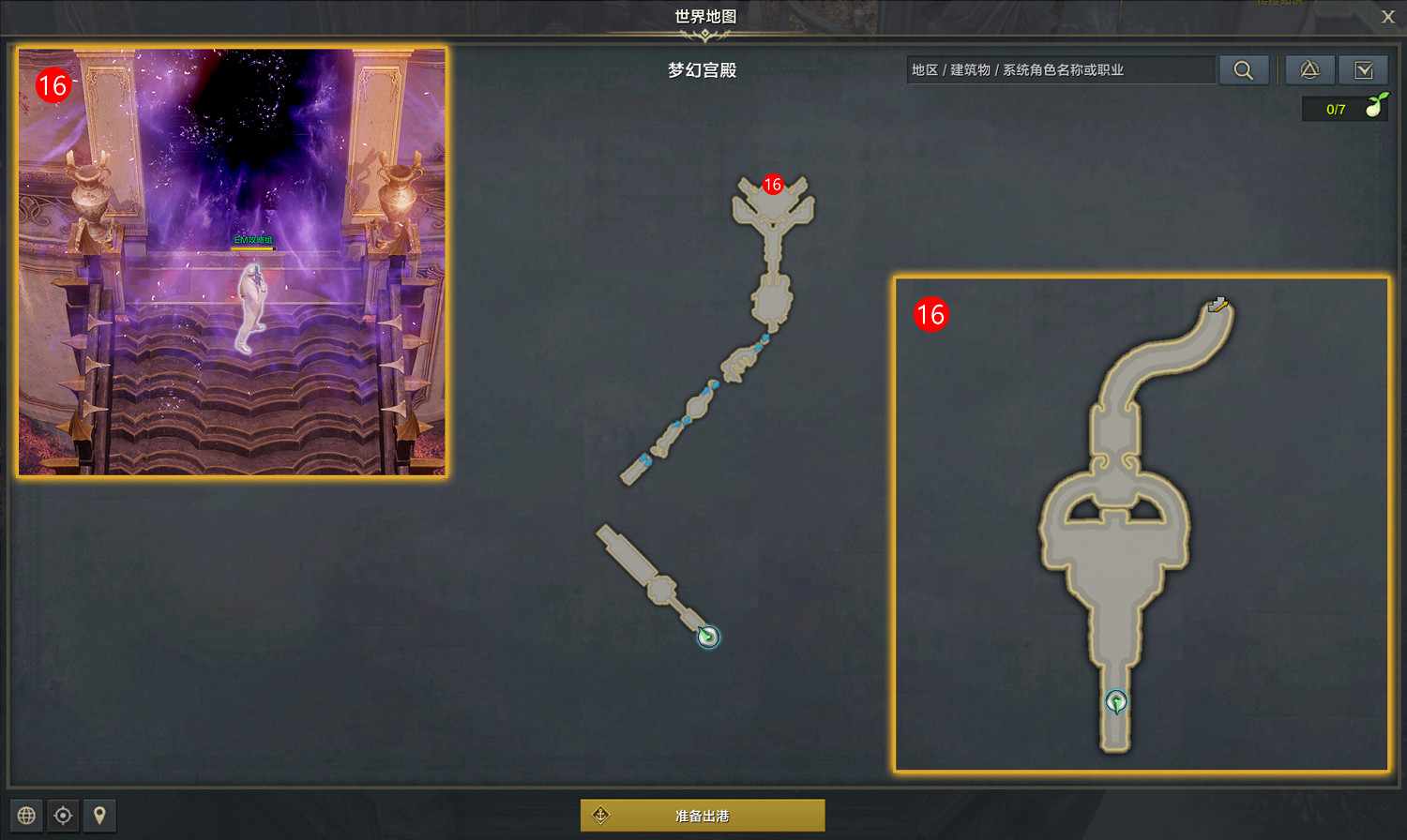Image resolution: width=1407 pixels, height=840 pixels.
Task: Click the EM攻略组 NPC label in the preview
Action: pos(251,240)
